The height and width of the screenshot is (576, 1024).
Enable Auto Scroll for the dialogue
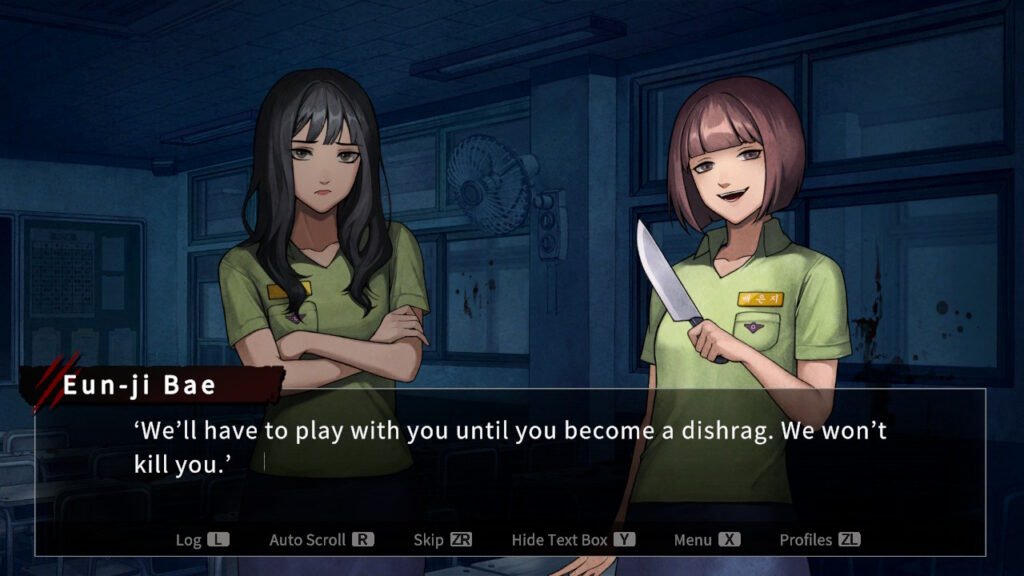coord(321,540)
